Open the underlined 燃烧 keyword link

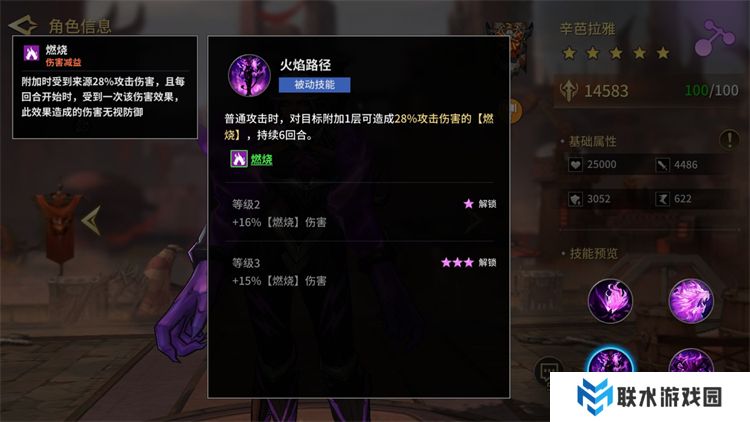[x=260, y=158]
